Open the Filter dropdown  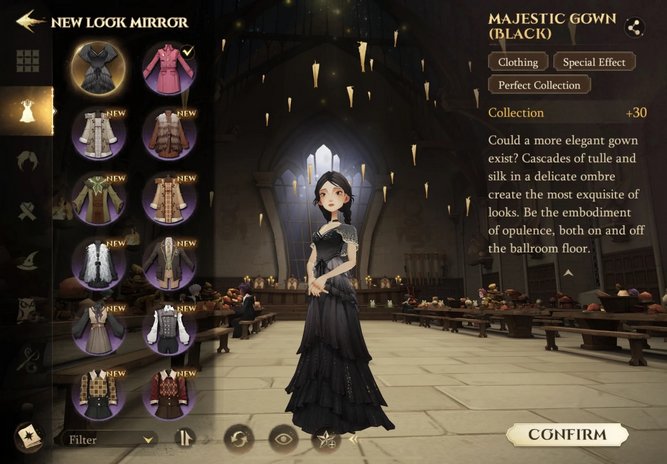tap(109, 438)
